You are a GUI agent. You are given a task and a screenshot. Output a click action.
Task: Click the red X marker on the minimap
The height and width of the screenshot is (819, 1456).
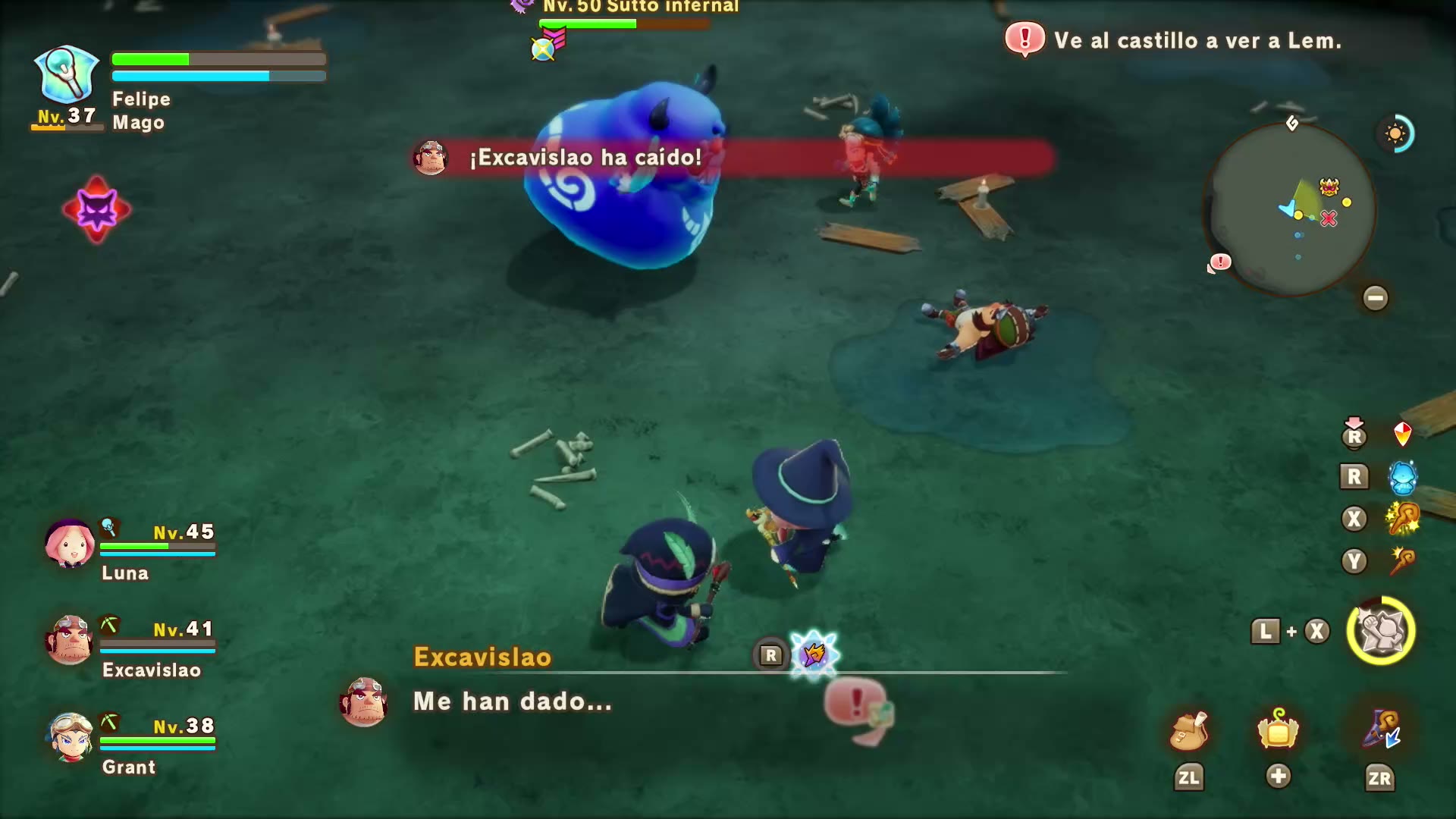(x=1329, y=219)
